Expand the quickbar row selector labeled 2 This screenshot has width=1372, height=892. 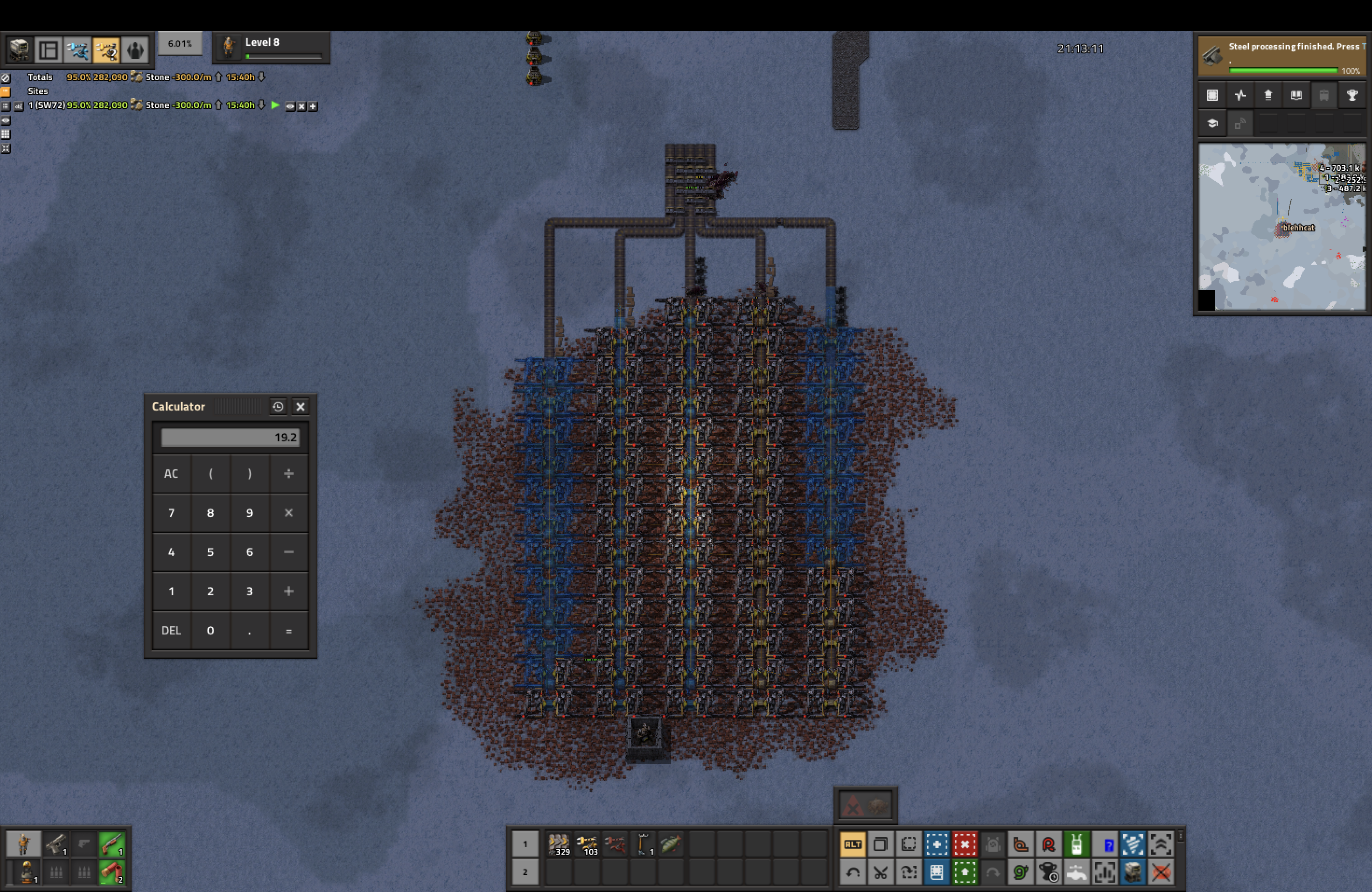coord(525,873)
